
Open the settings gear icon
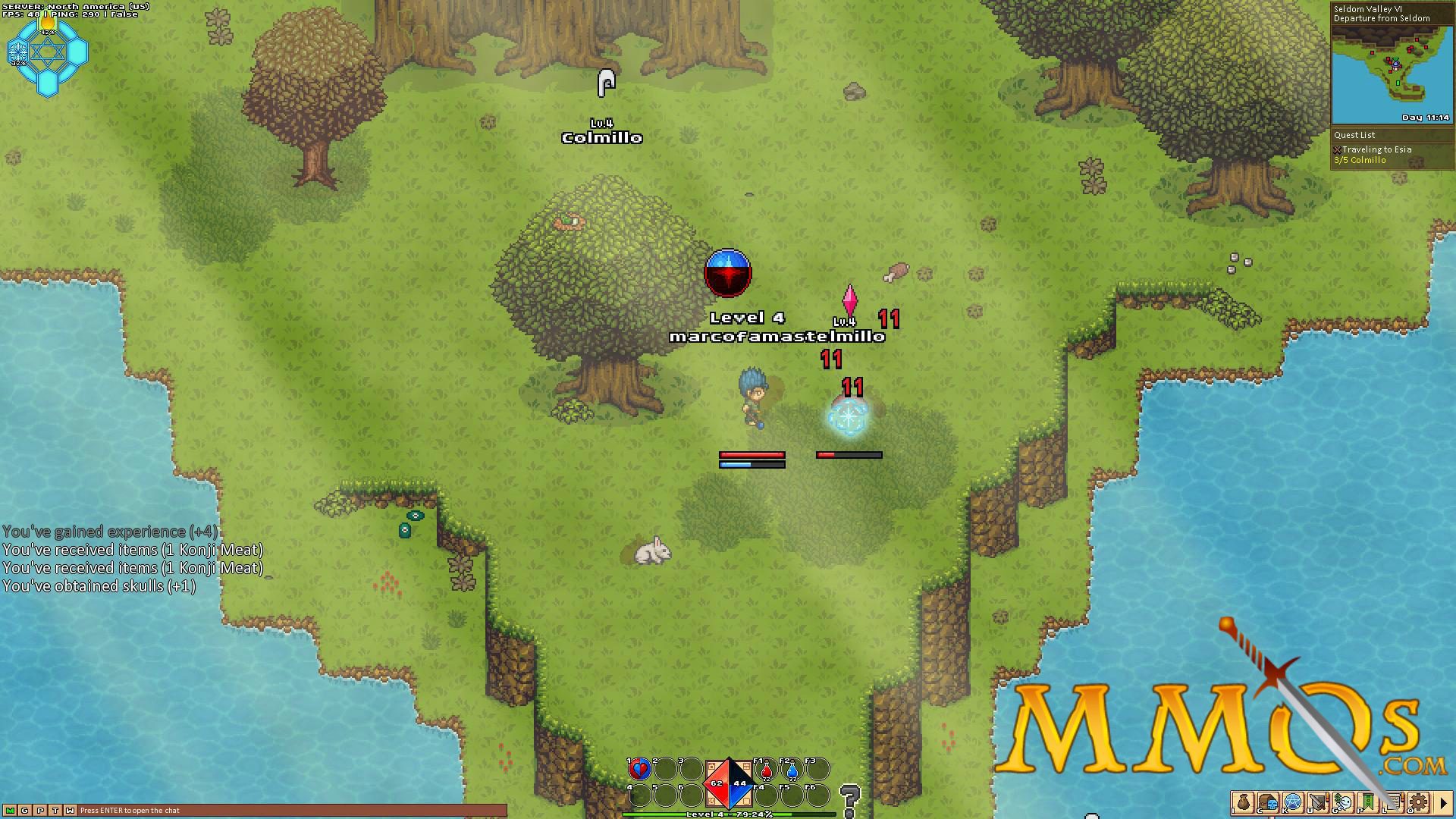pyautogui.click(x=1418, y=802)
